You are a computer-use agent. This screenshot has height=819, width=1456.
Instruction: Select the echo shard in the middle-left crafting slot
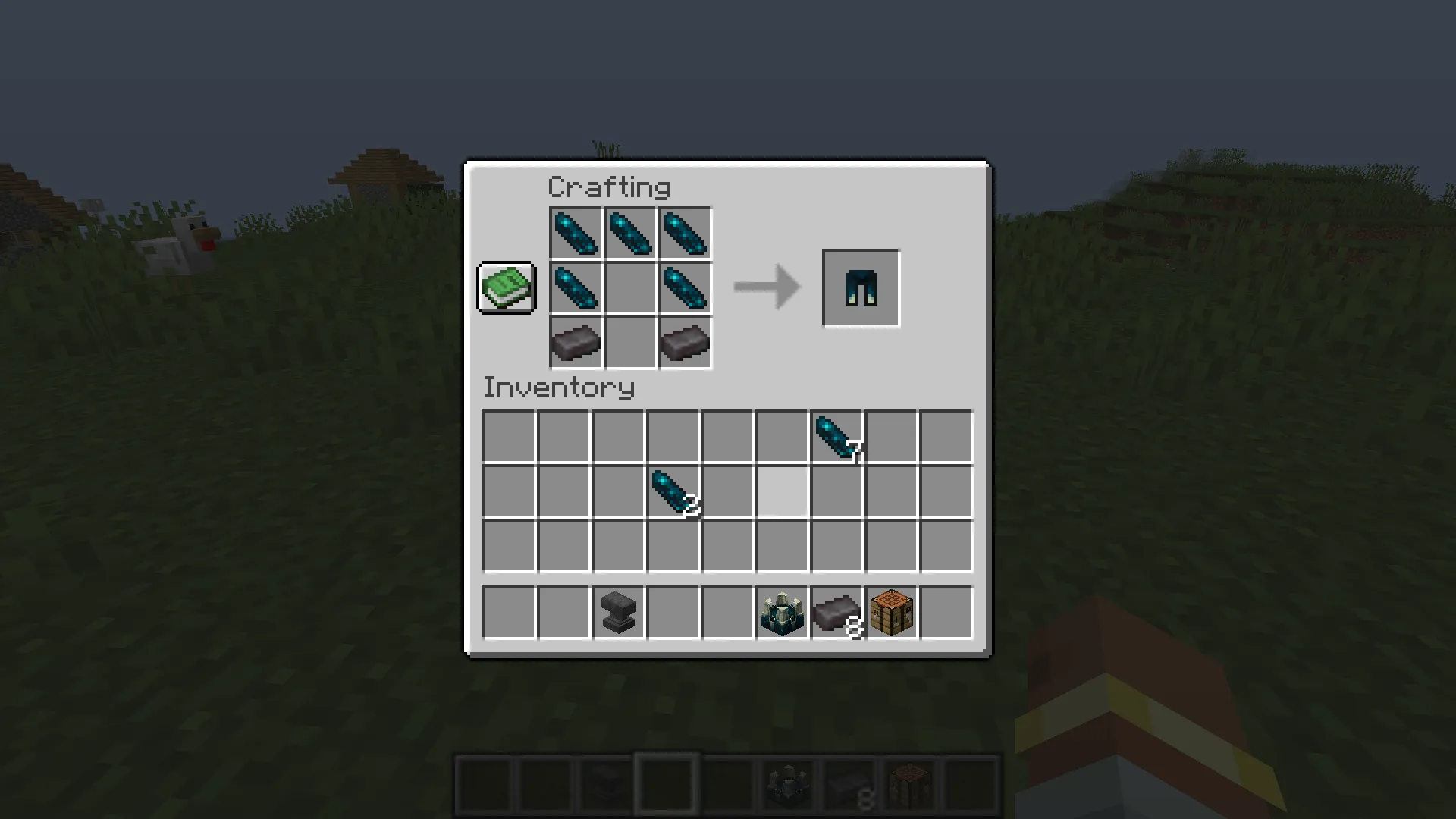575,288
